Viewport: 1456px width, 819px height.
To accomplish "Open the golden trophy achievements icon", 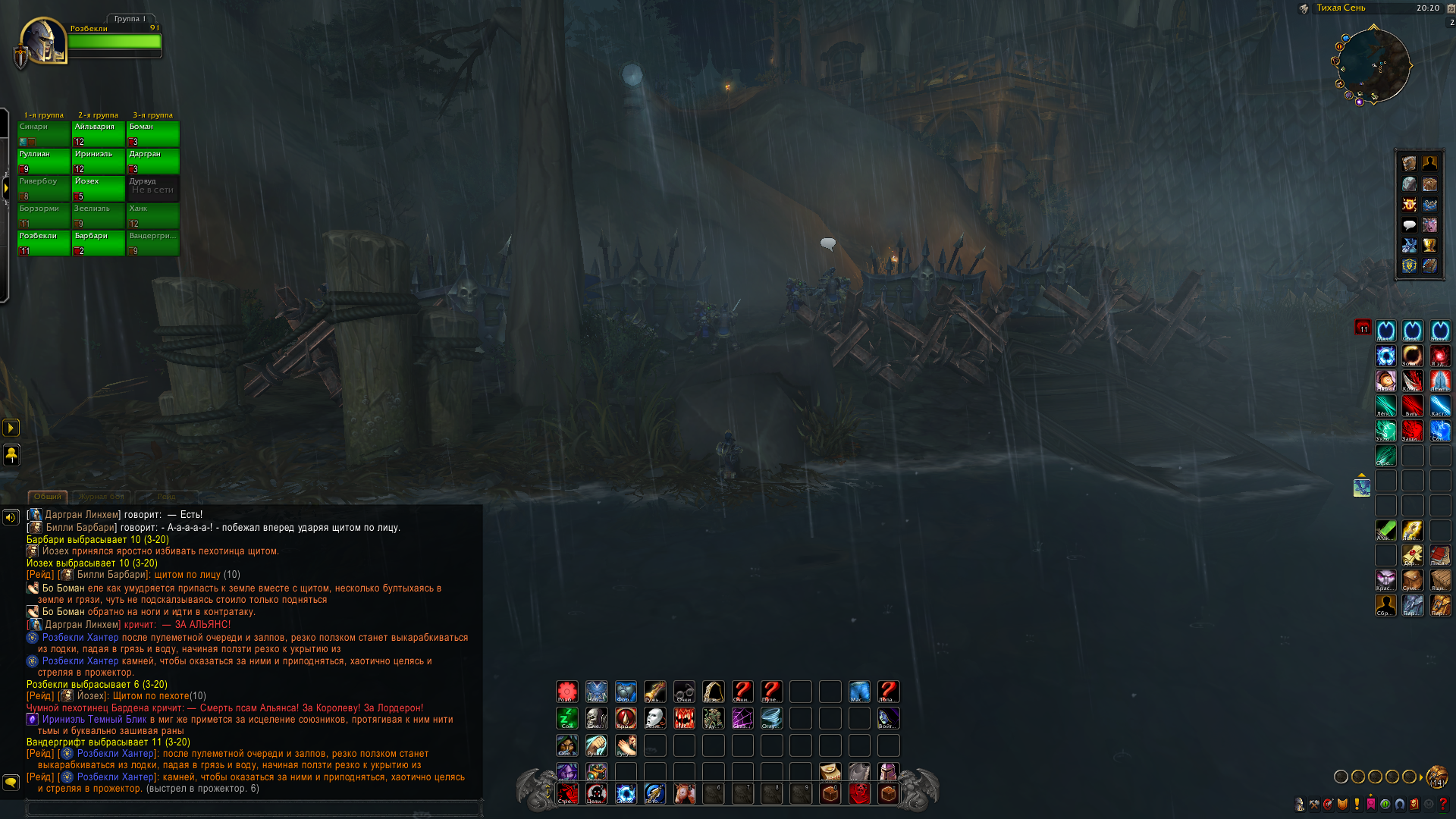I will (1429, 246).
